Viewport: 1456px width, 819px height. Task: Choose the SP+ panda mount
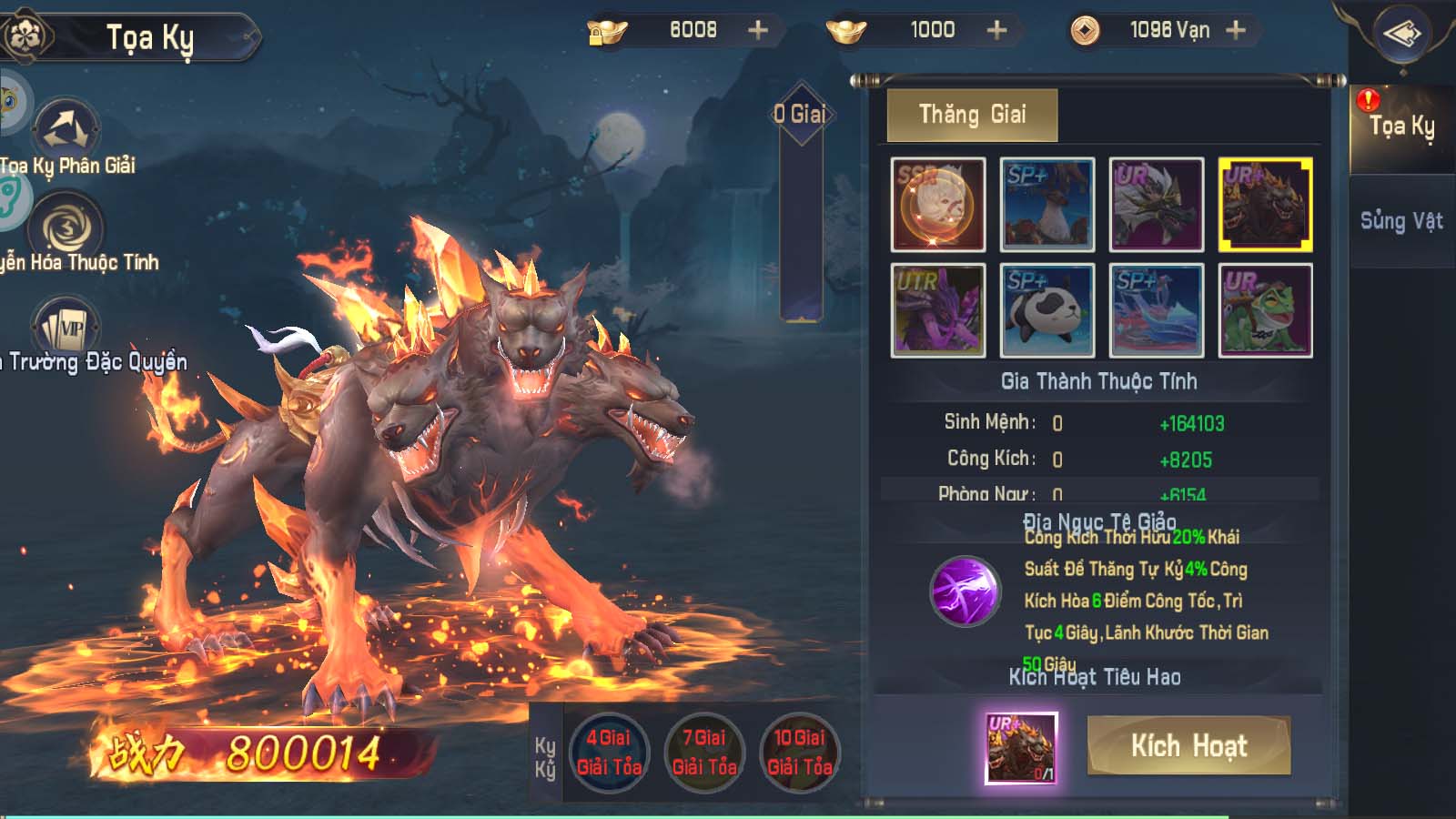[x=1047, y=310]
